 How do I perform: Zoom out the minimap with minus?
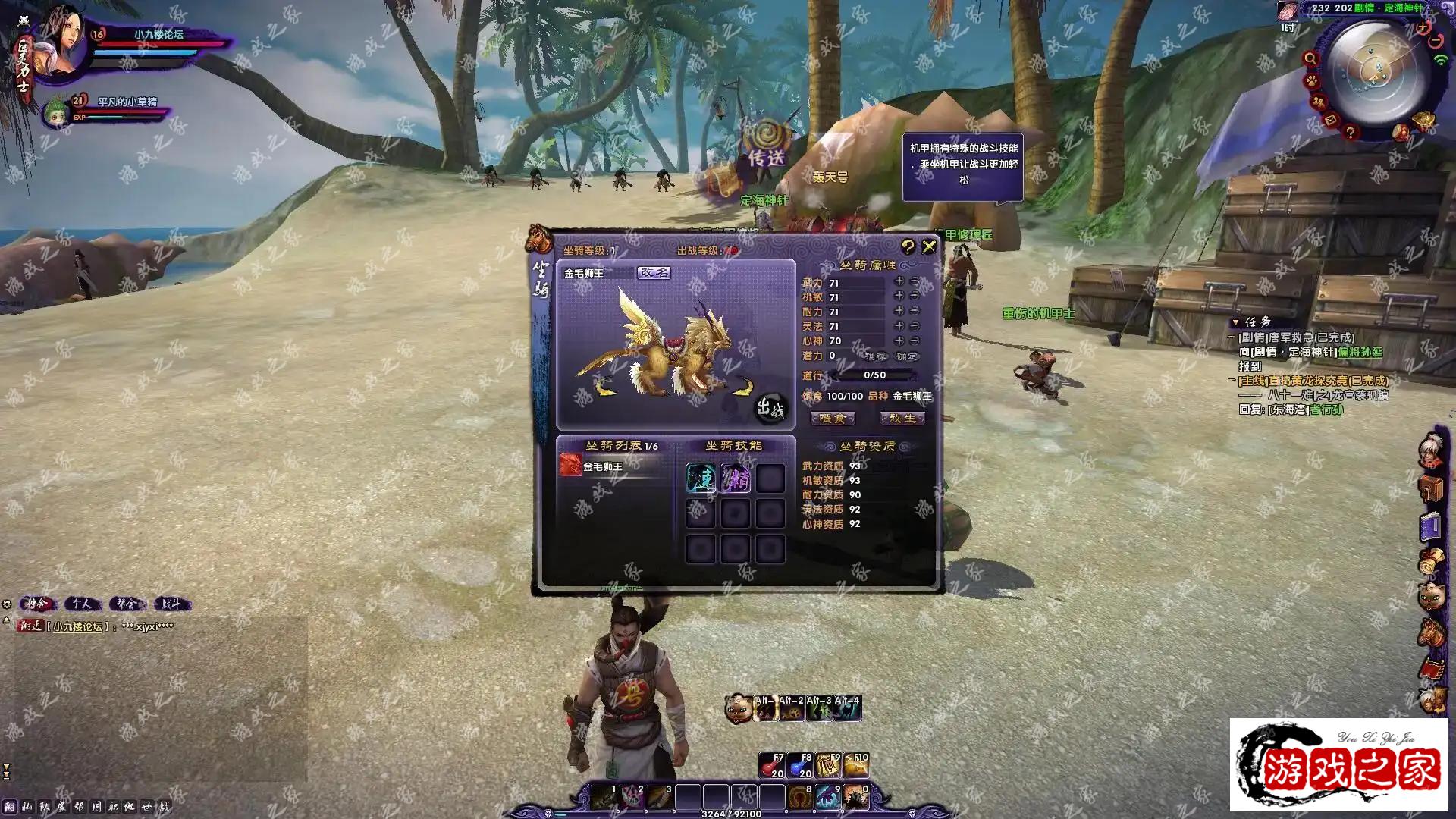(x=1435, y=42)
